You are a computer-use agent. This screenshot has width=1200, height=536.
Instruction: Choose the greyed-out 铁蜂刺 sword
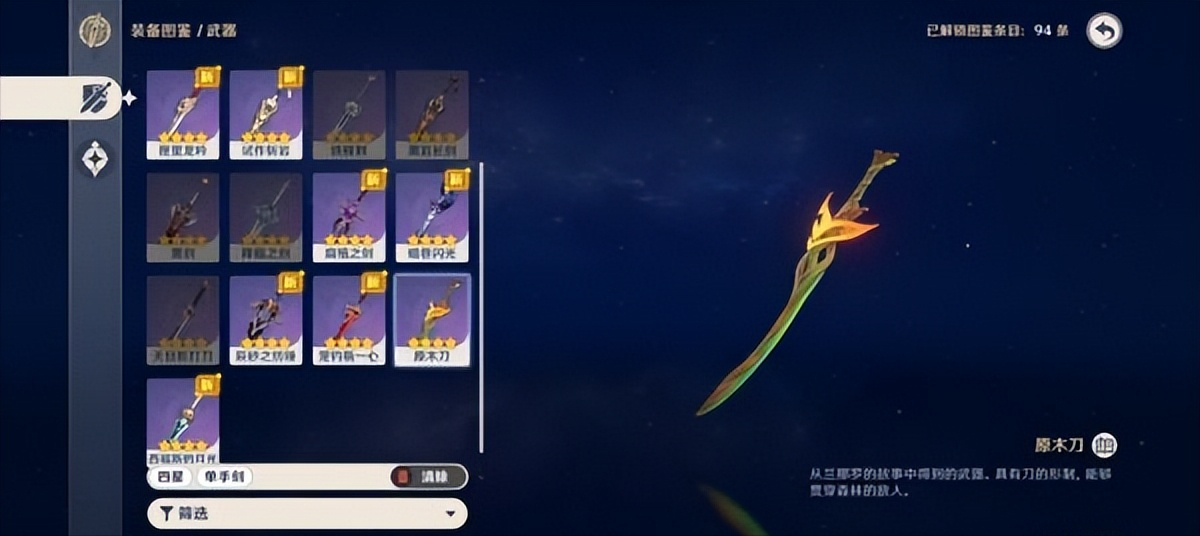[349, 115]
